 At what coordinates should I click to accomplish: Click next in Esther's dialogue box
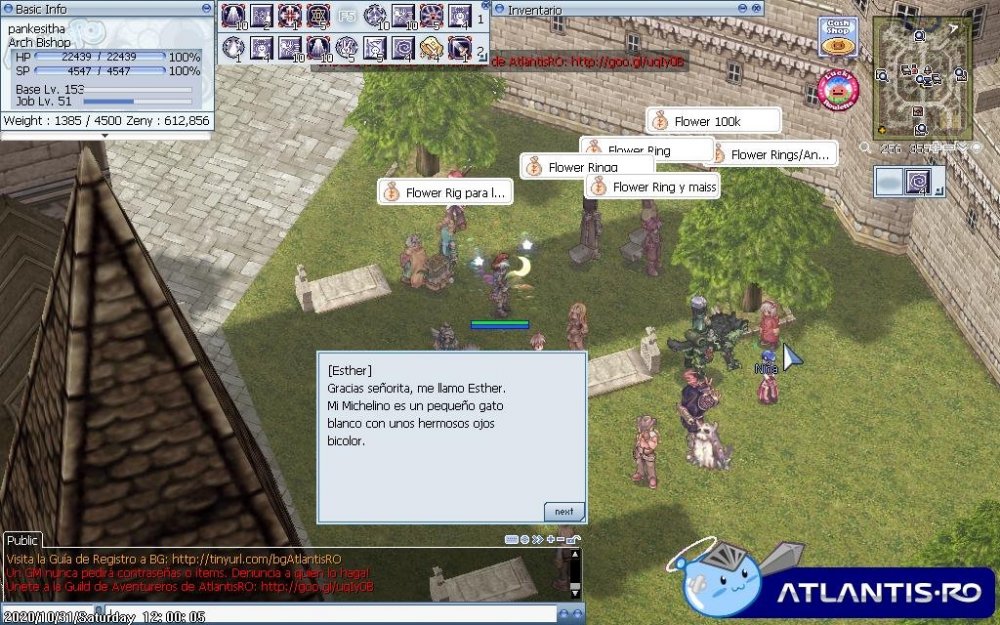coord(564,511)
